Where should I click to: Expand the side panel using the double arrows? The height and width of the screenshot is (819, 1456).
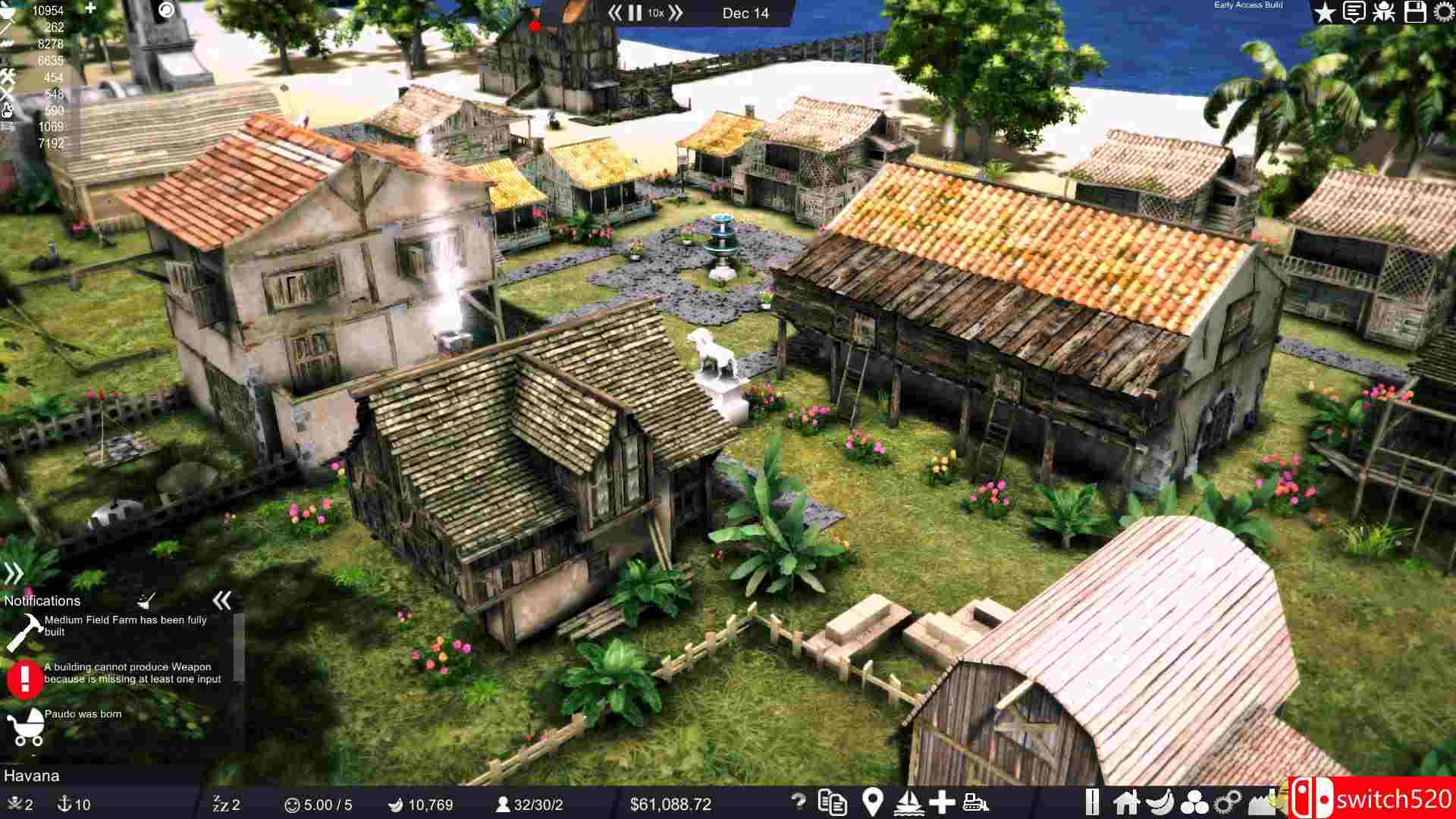click(x=14, y=573)
